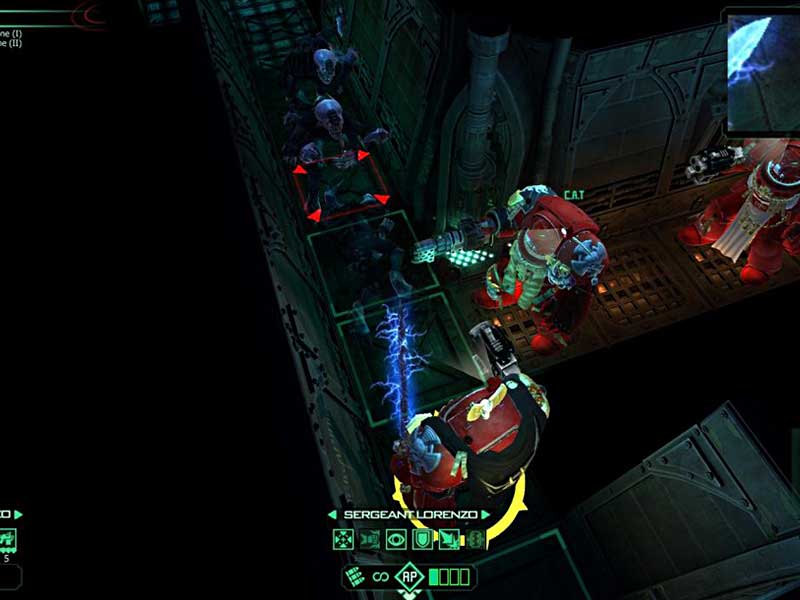
Task: Select the bullets ammo icon
Action: tap(355, 576)
